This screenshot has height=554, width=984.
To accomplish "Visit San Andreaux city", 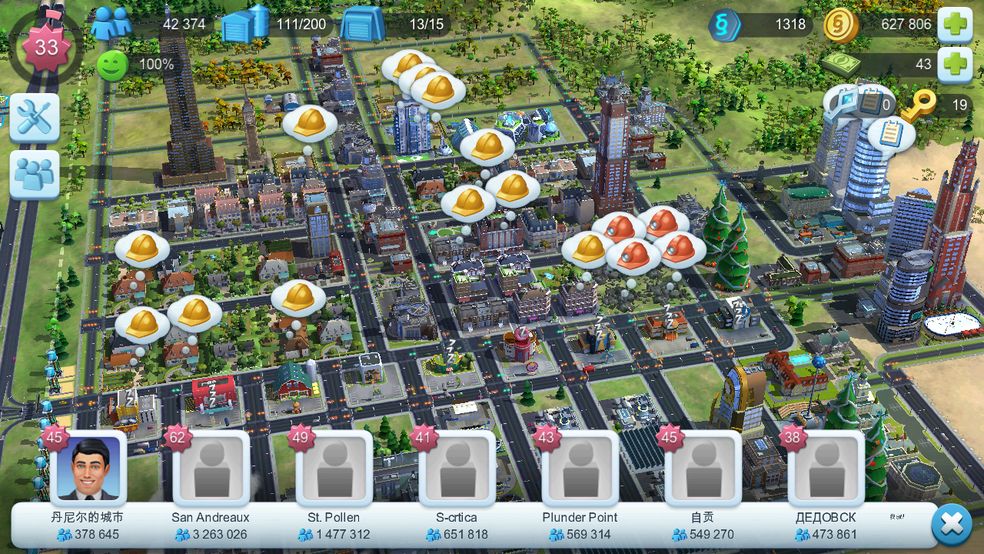I will (x=211, y=469).
